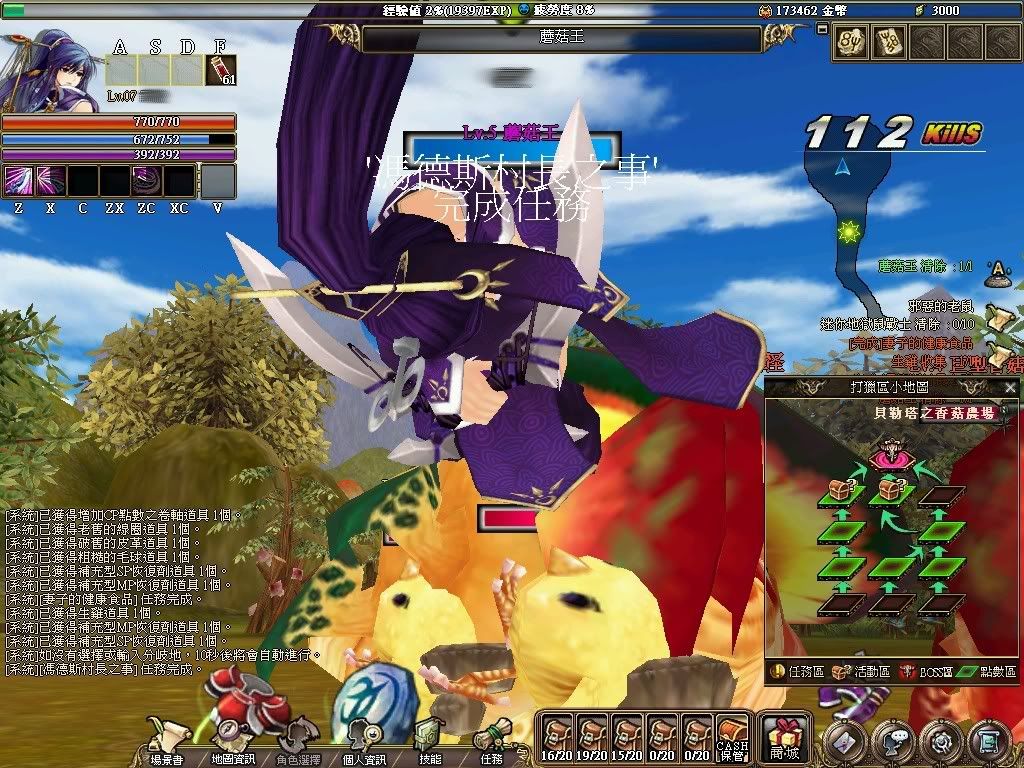The image size is (1024, 768).
Task: Activate the Z slash skill
Action: point(19,182)
